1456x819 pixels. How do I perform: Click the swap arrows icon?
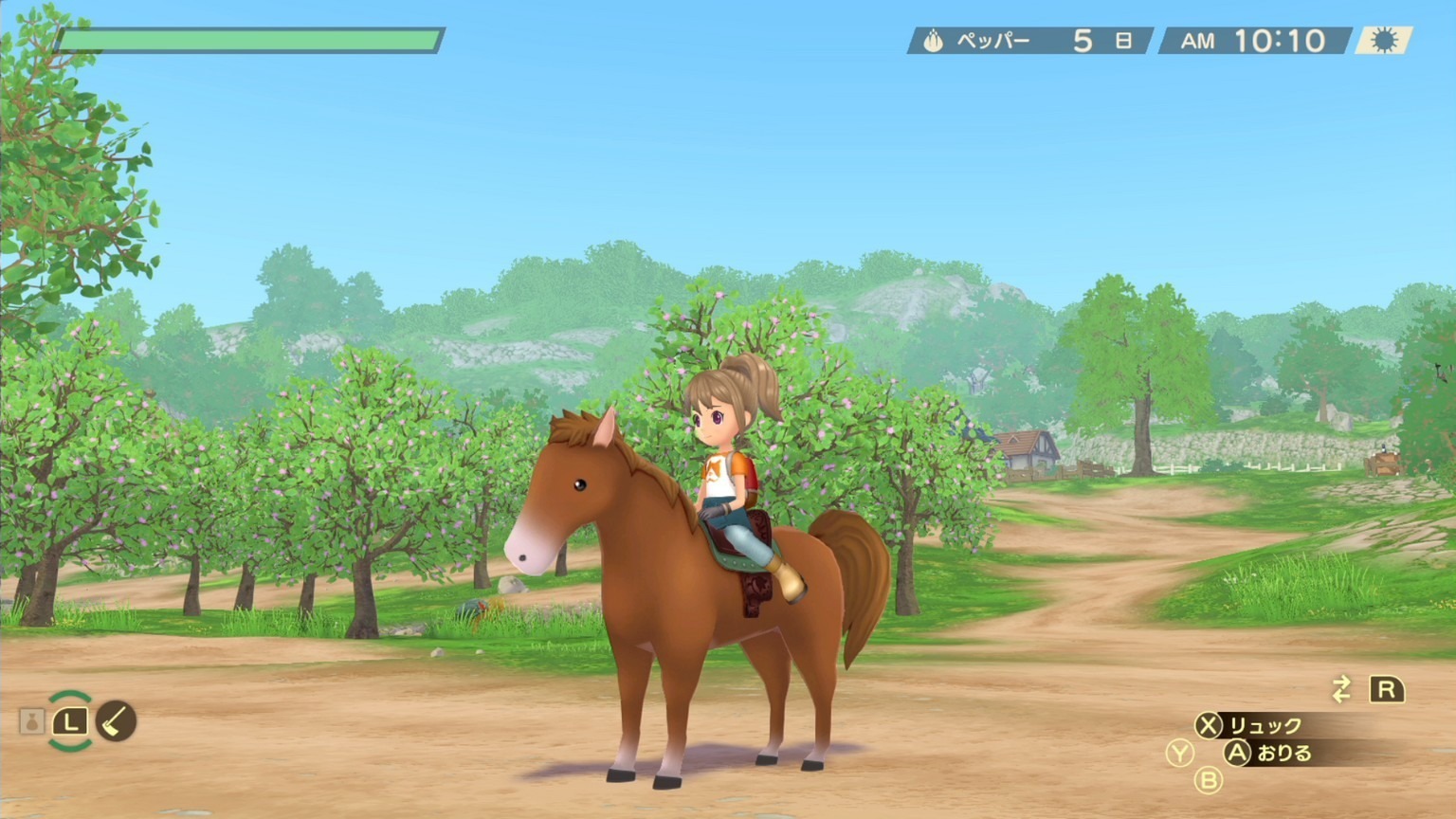pos(1340,689)
